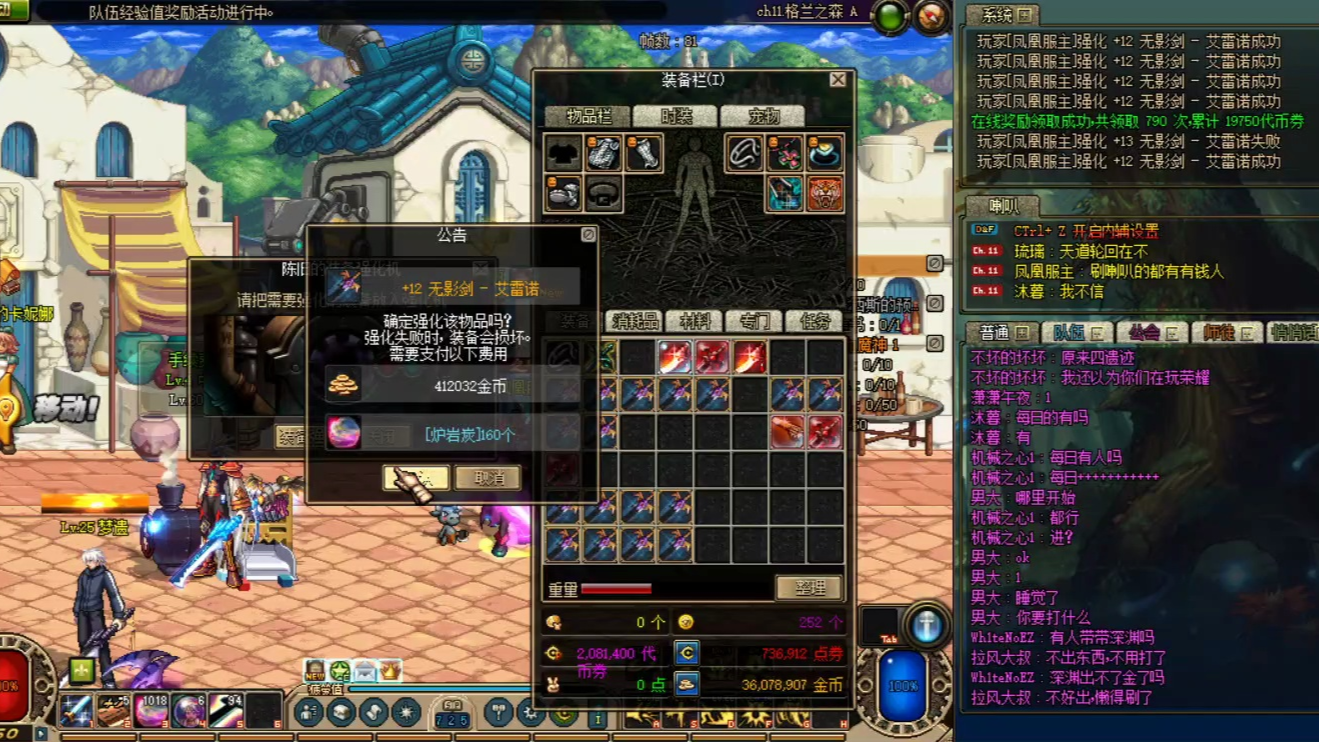The image size is (1319, 742).
Task: Switch to the 时装 avatar tab
Action: [x=675, y=116]
